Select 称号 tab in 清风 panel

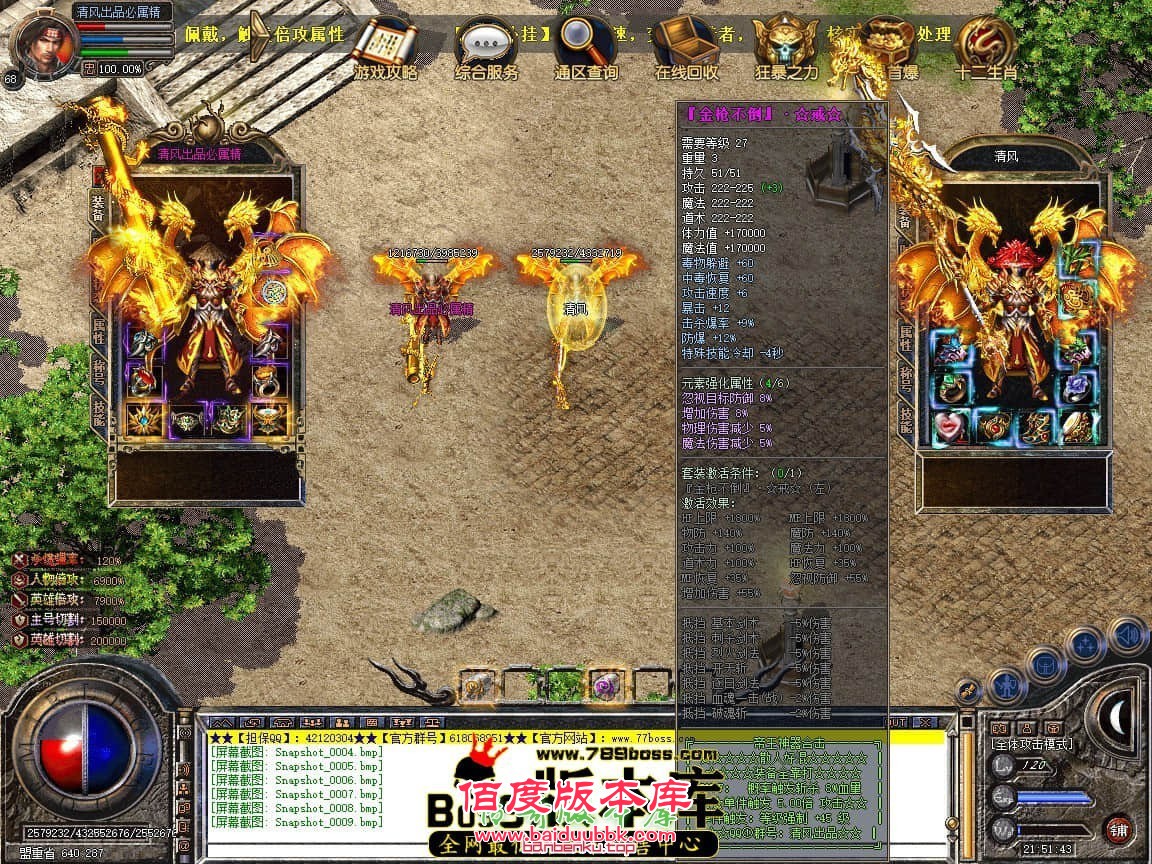click(x=906, y=377)
